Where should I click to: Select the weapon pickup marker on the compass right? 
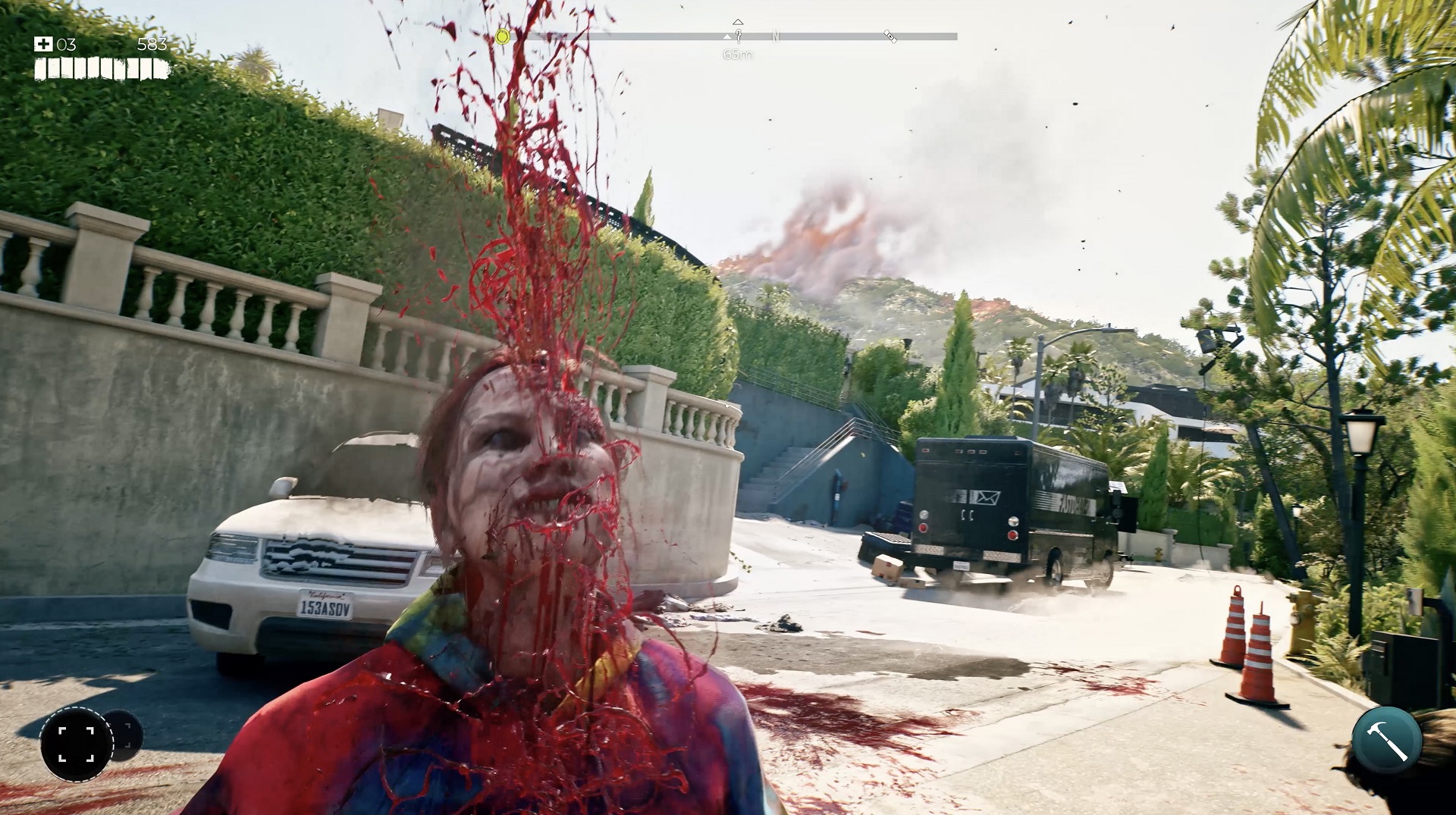point(890,36)
